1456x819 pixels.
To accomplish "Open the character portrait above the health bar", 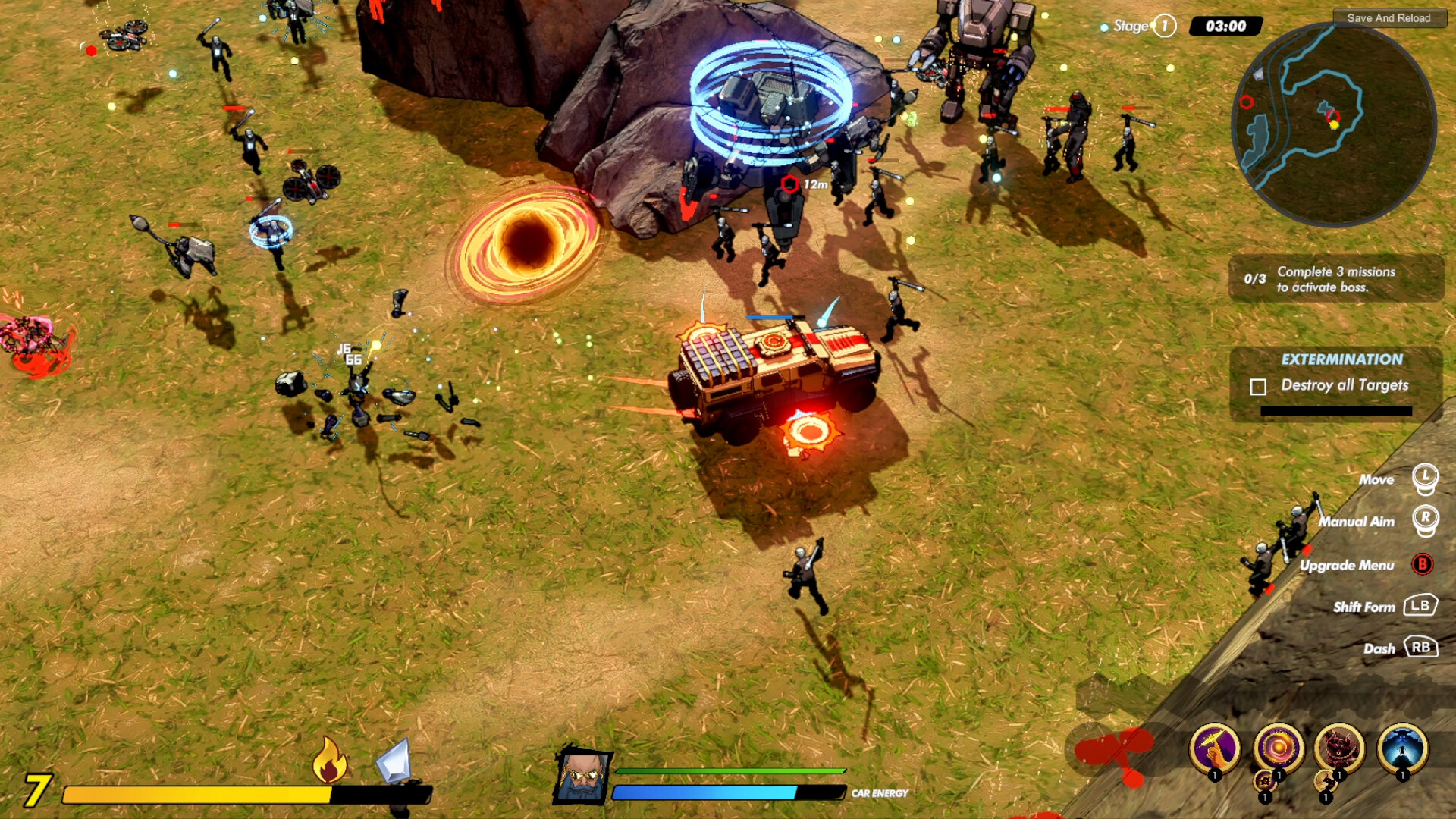I will click(584, 777).
